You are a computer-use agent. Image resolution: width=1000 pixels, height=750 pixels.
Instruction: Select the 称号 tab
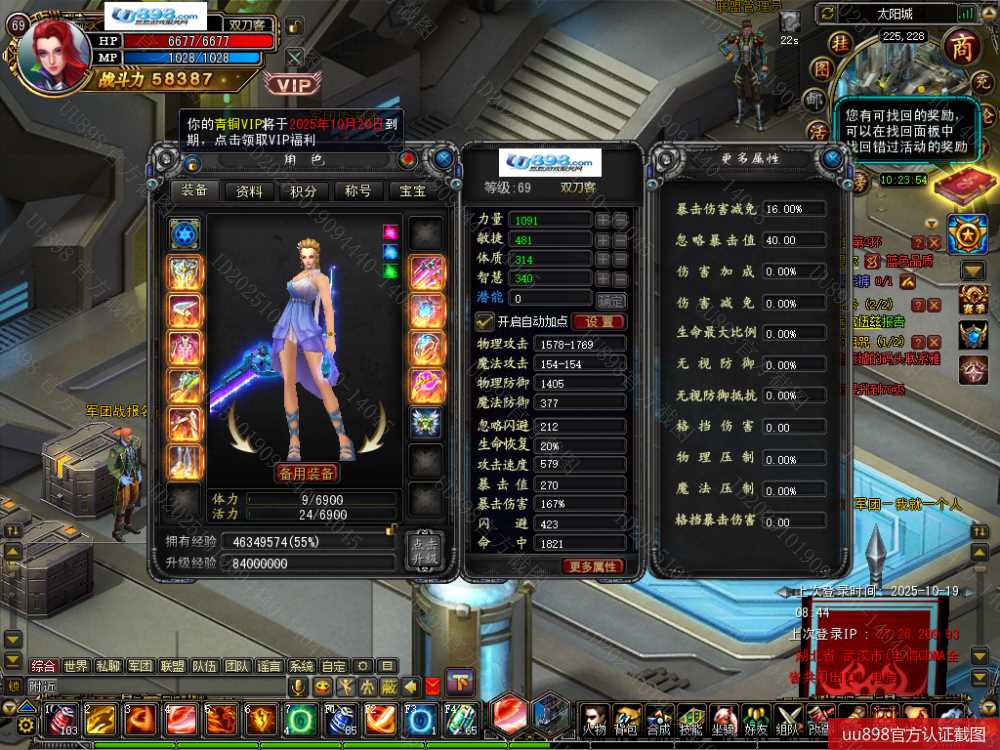click(358, 191)
